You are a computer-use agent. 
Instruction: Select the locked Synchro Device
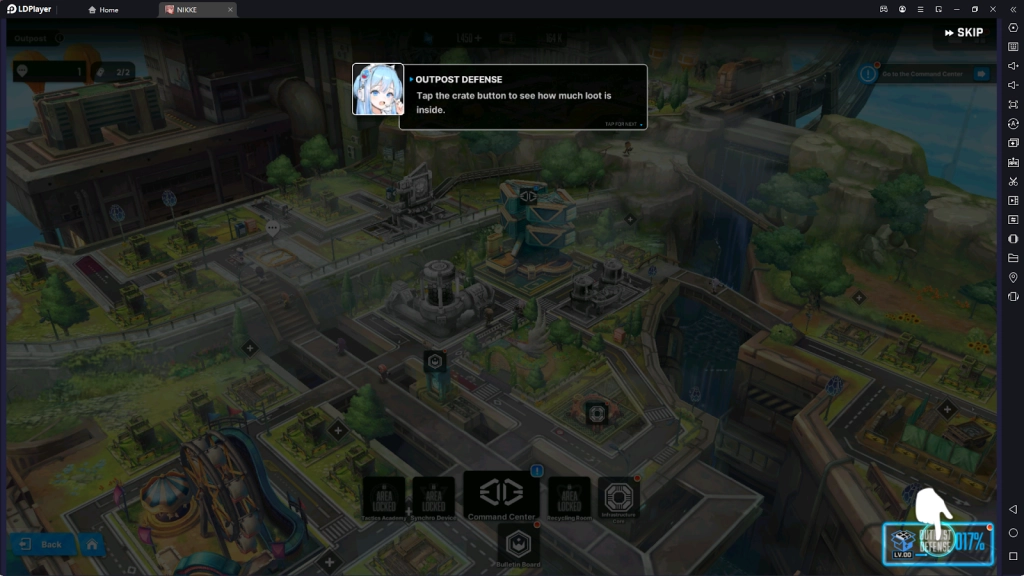click(433, 499)
